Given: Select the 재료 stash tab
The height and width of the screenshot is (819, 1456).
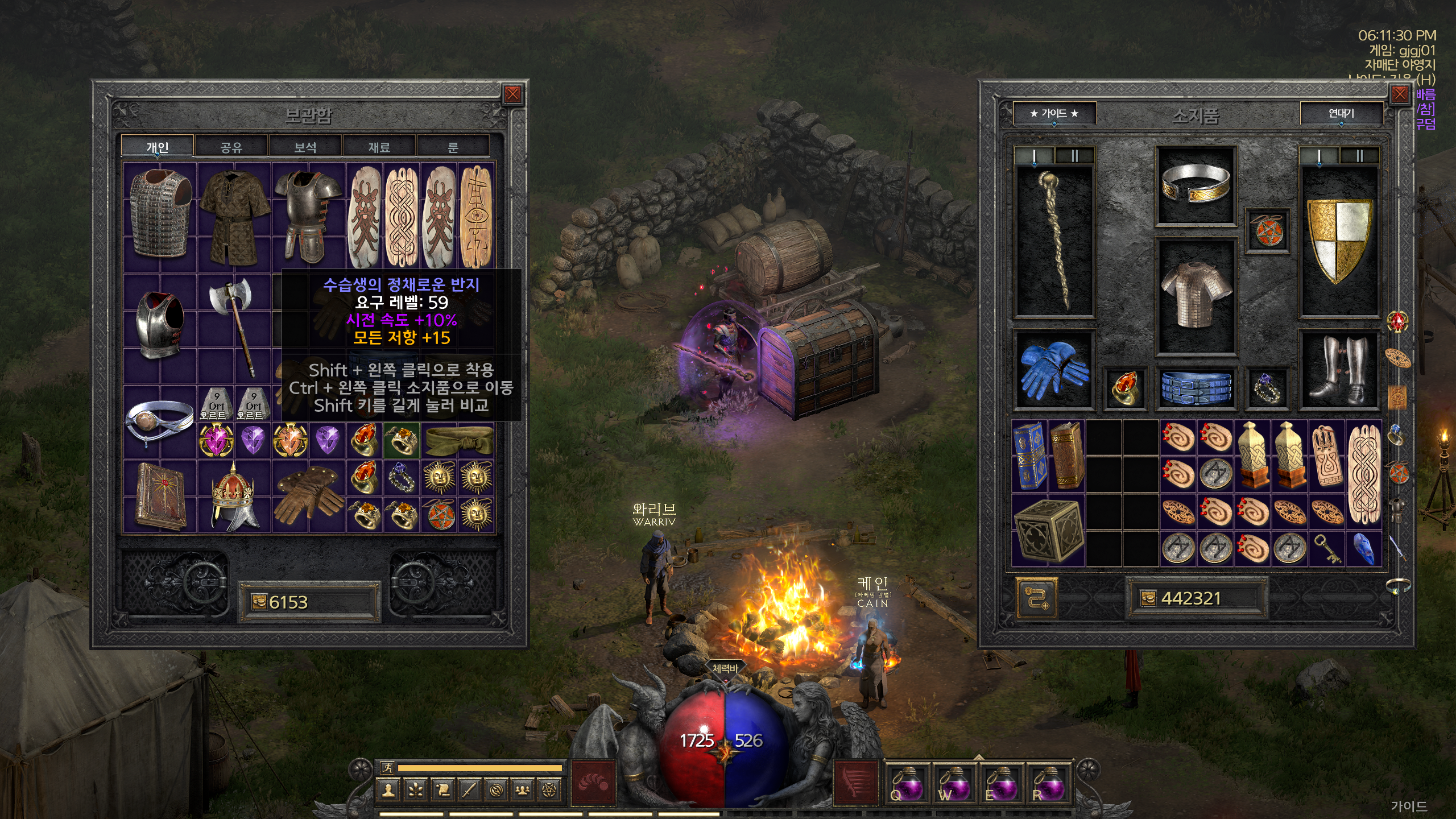Looking at the screenshot, I should pos(379,147).
